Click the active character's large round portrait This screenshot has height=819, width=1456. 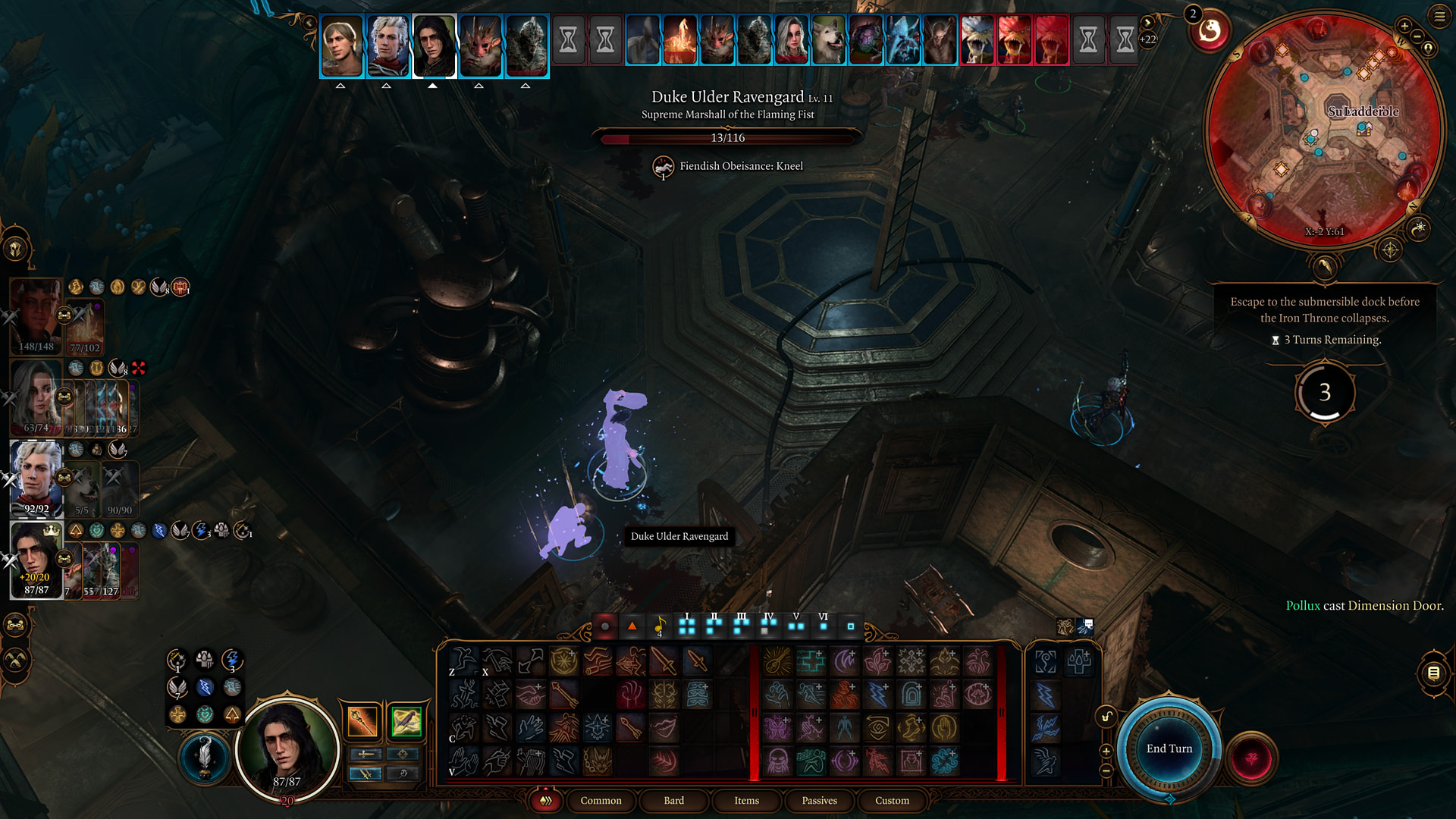pyautogui.click(x=287, y=748)
